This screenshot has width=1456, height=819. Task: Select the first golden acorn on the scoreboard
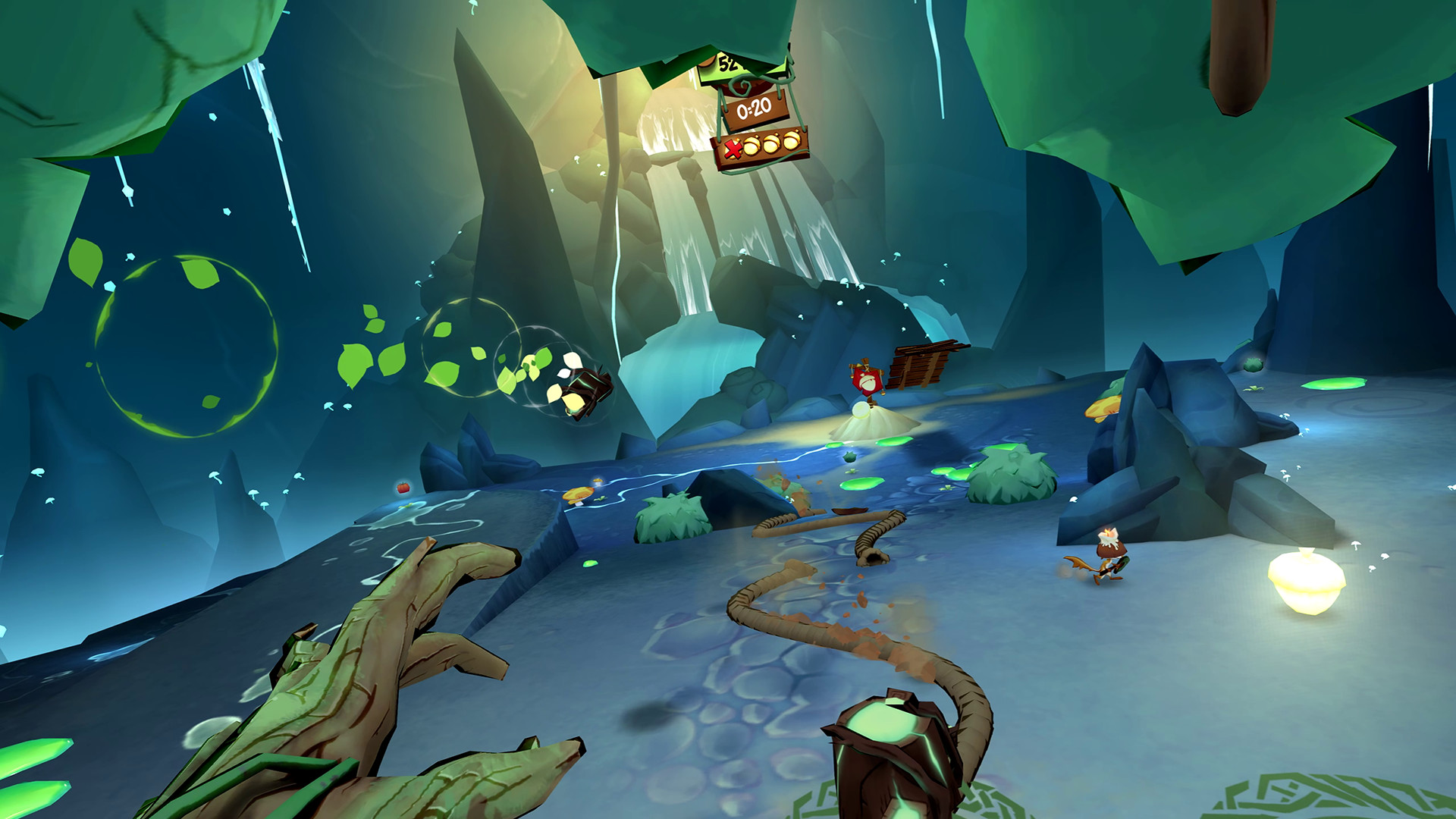click(x=752, y=146)
